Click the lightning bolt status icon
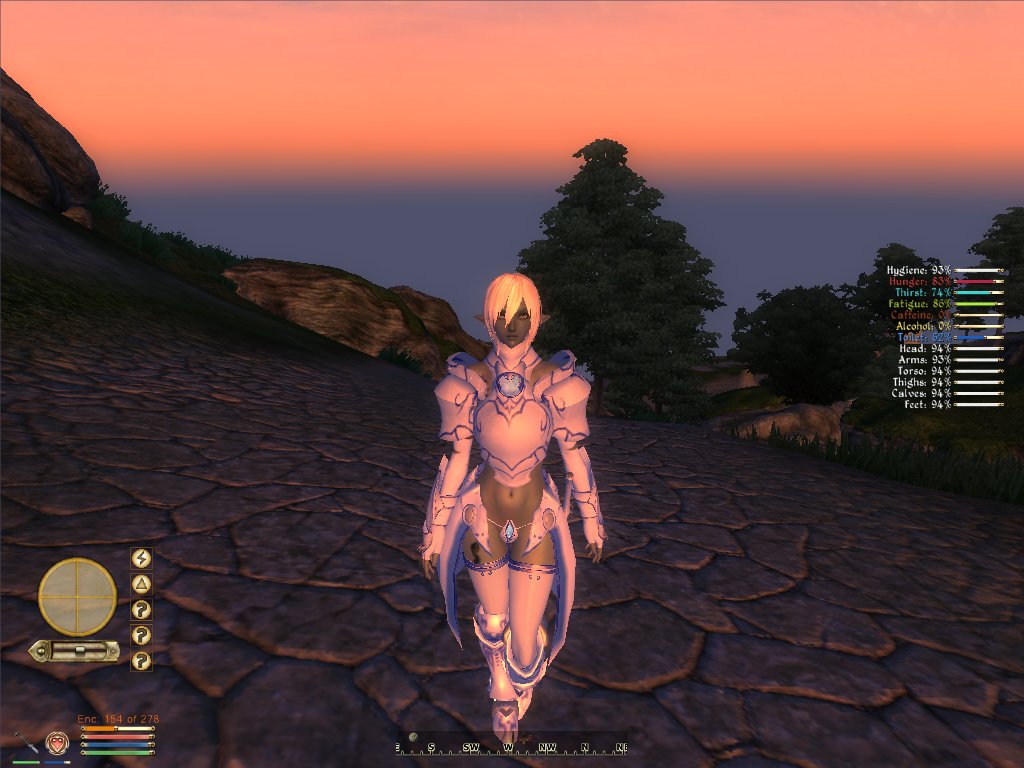Viewport: 1024px width, 768px height. pyautogui.click(x=142, y=559)
